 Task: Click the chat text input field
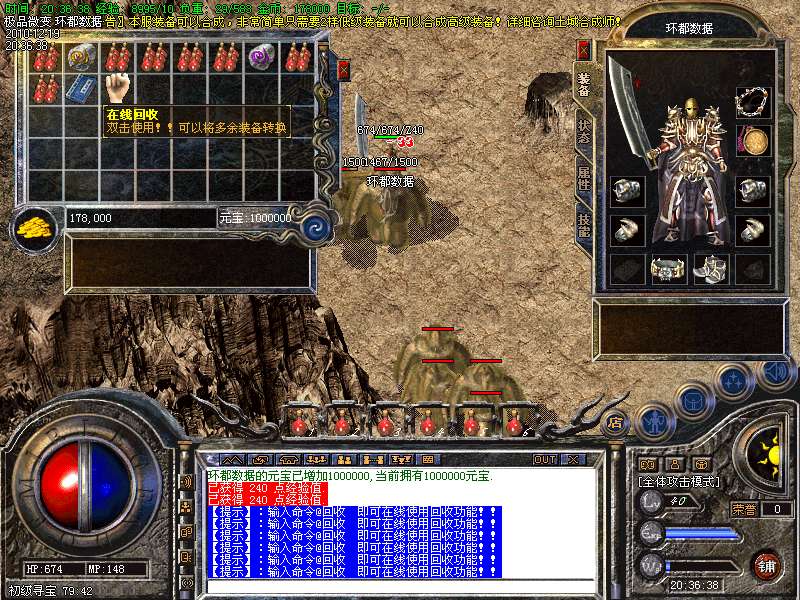[x=400, y=585]
